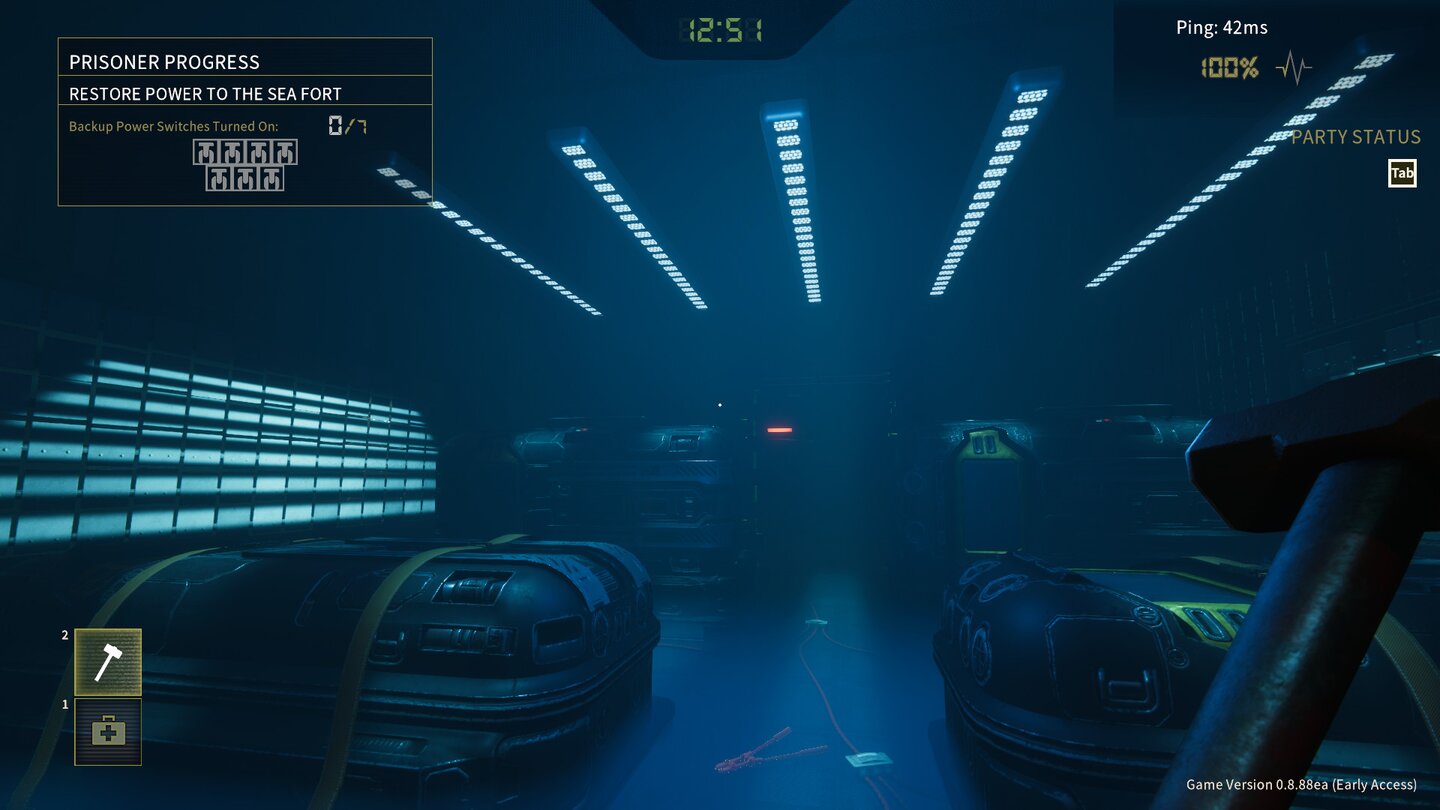Click the 0/7 switch counter display

[345, 125]
